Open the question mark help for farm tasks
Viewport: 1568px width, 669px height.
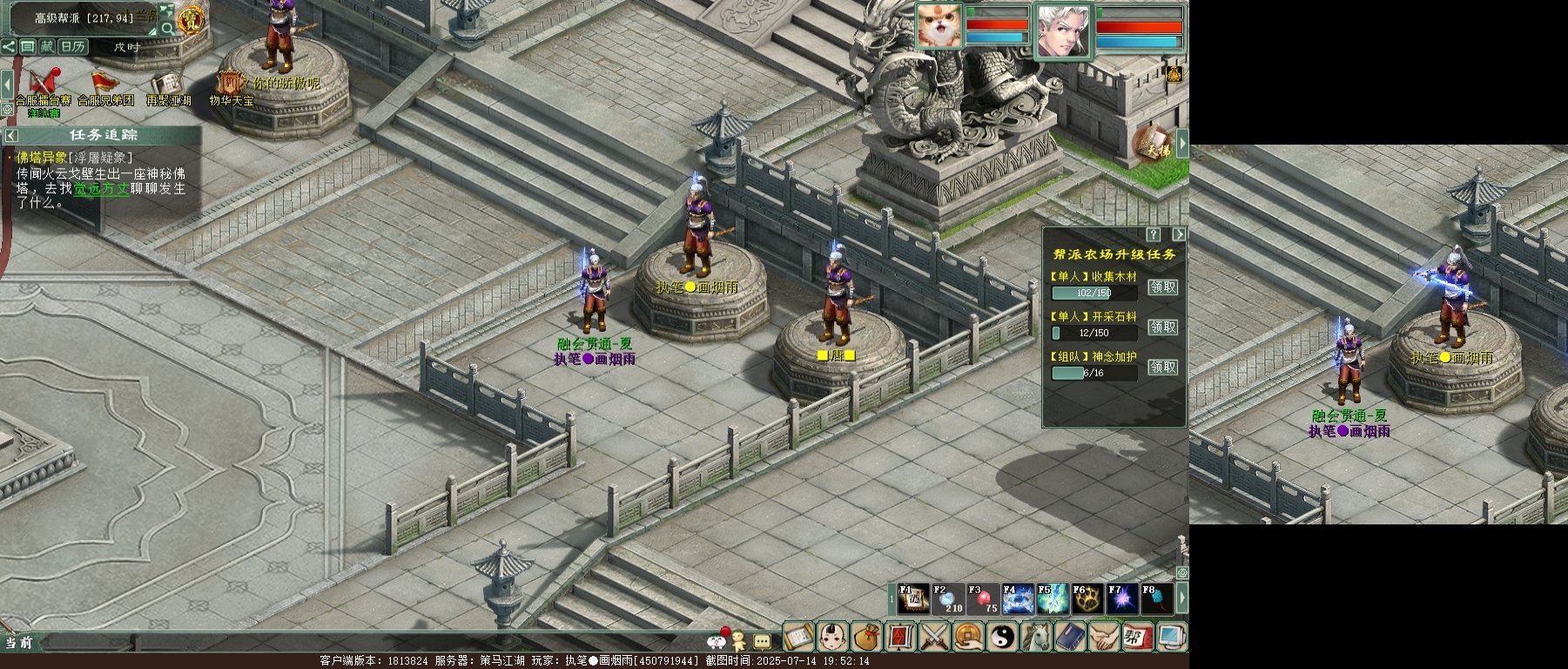click(x=1154, y=234)
